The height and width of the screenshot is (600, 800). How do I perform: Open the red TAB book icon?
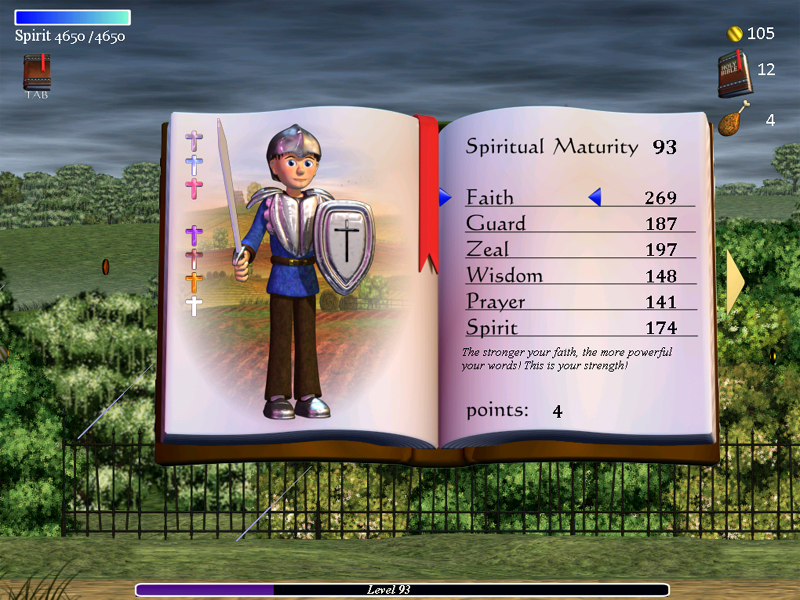click(x=37, y=75)
